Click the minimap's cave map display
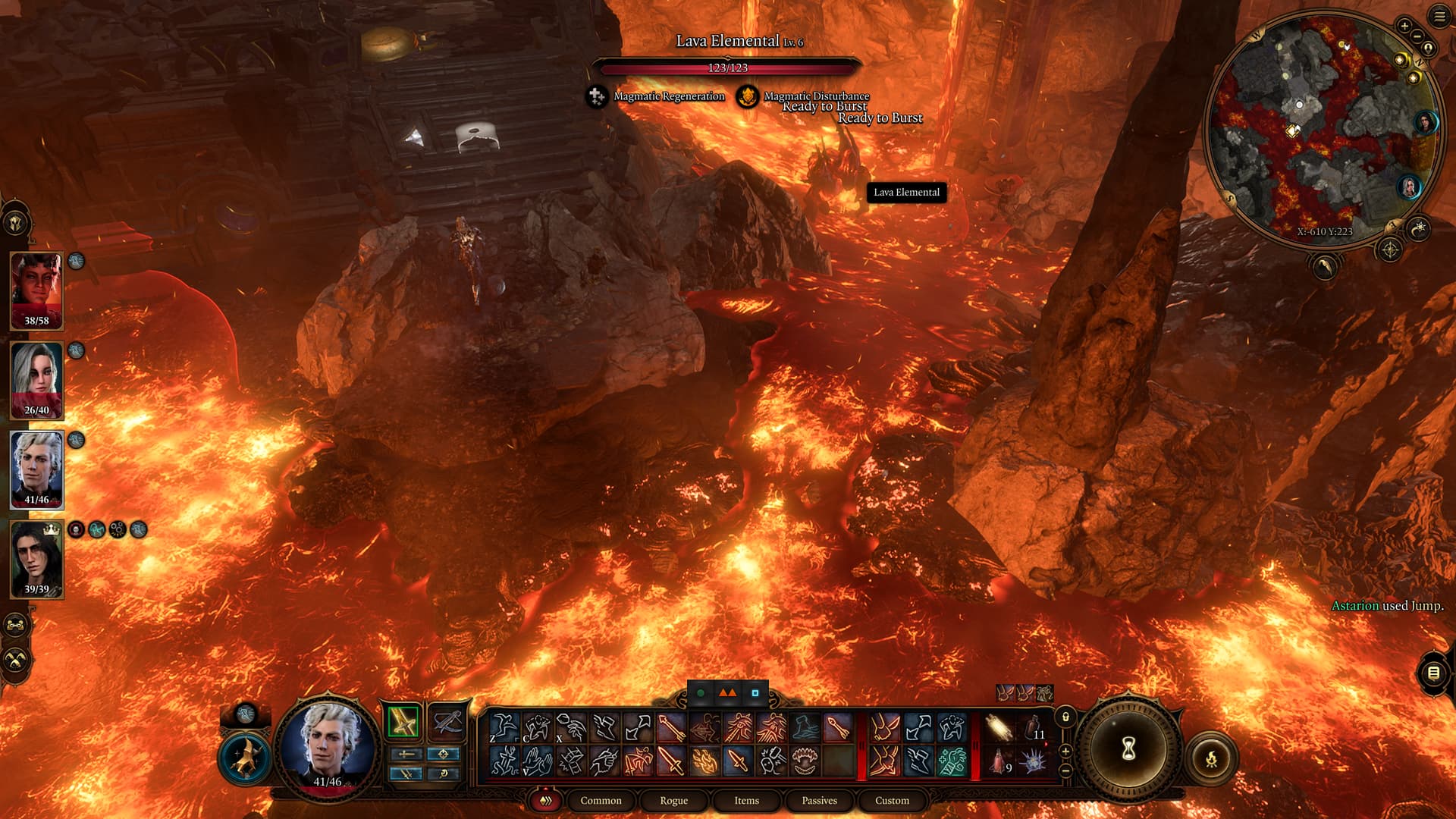Image resolution: width=1456 pixels, height=819 pixels. pos(1323,129)
